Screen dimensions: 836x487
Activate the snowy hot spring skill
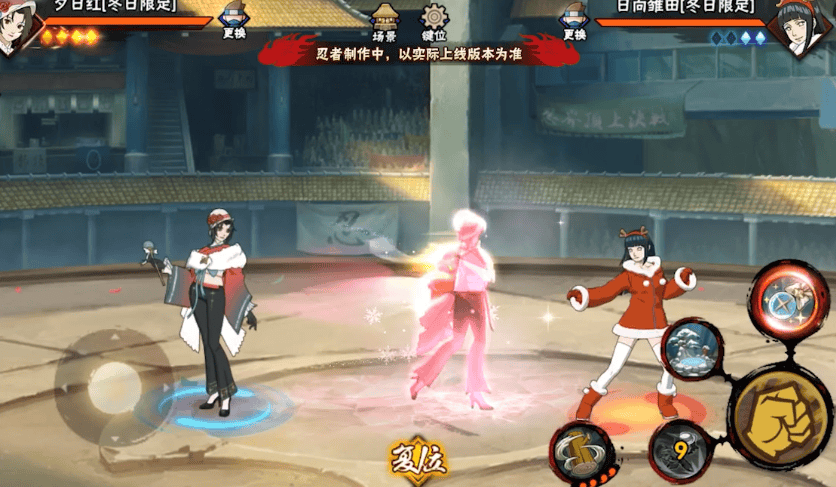click(x=693, y=350)
